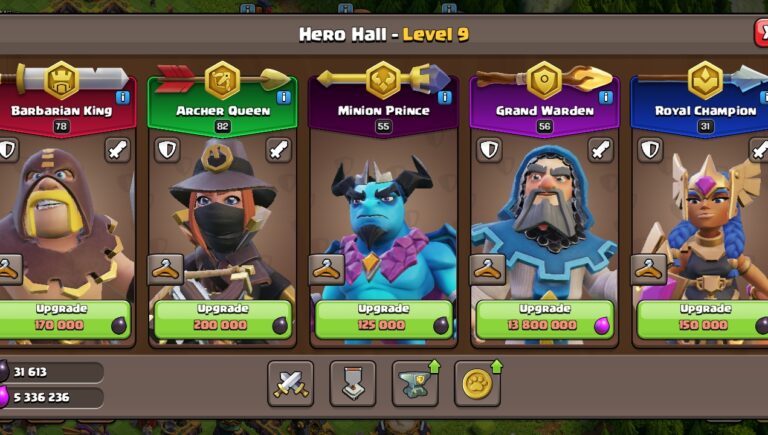This screenshot has width=768, height=435.
Task: Change Grand Warden skin via hanger icon
Action: [488, 268]
